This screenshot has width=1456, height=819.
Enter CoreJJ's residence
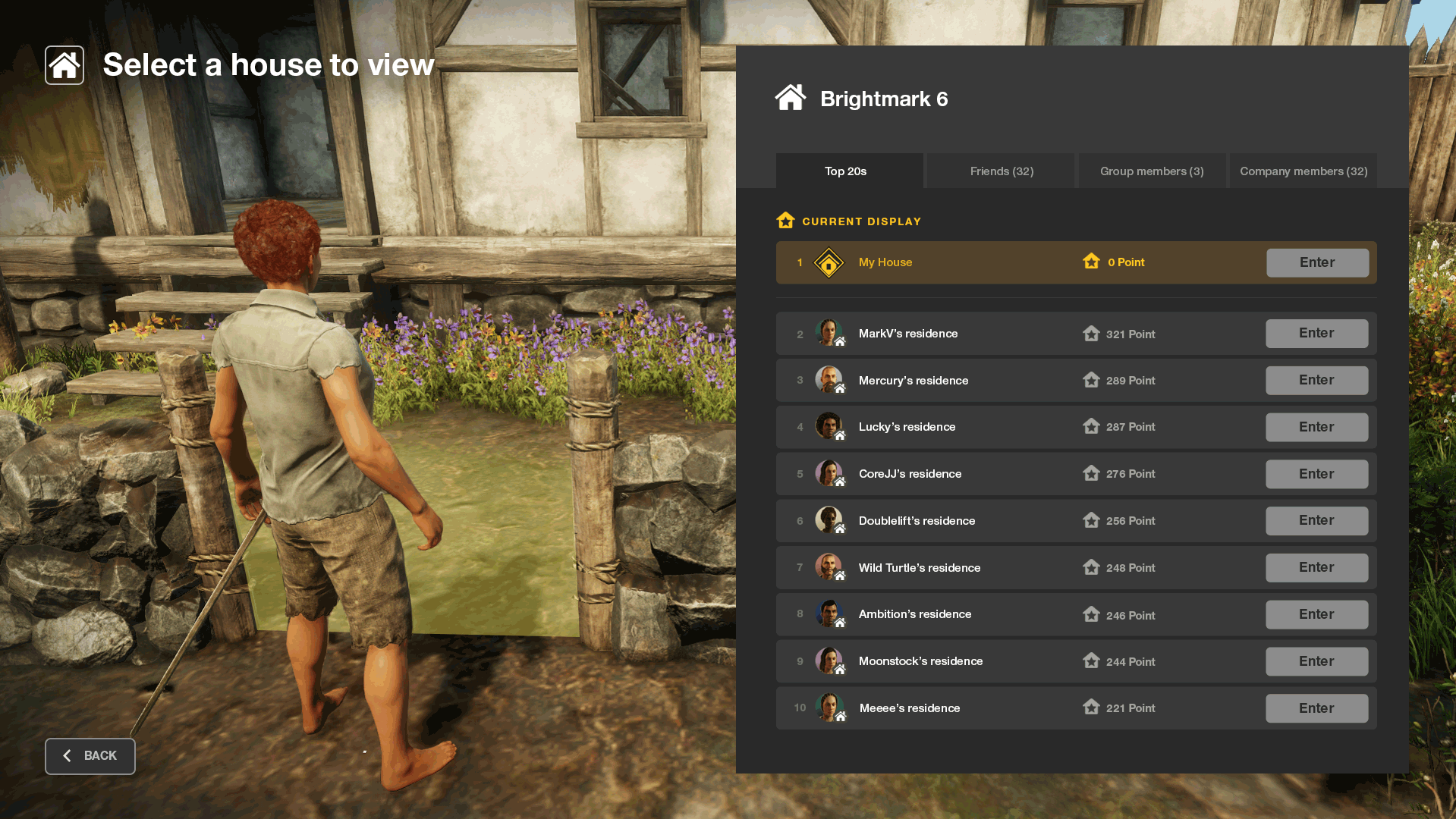point(1316,474)
